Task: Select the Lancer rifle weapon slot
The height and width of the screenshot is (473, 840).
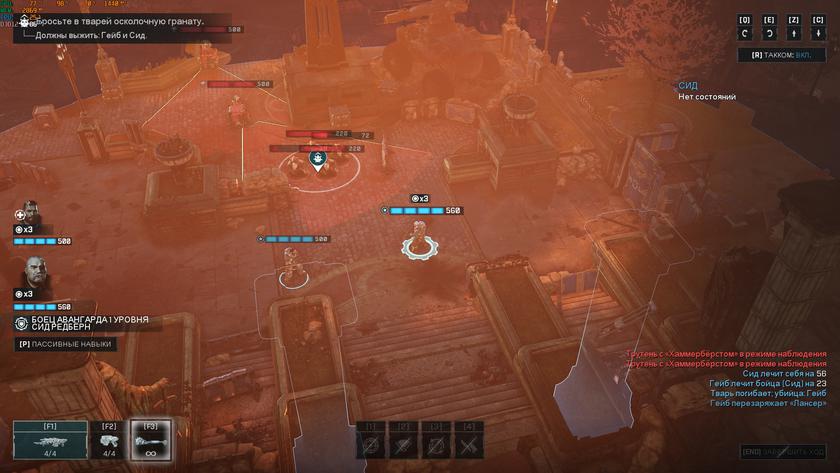Action: click(50, 441)
